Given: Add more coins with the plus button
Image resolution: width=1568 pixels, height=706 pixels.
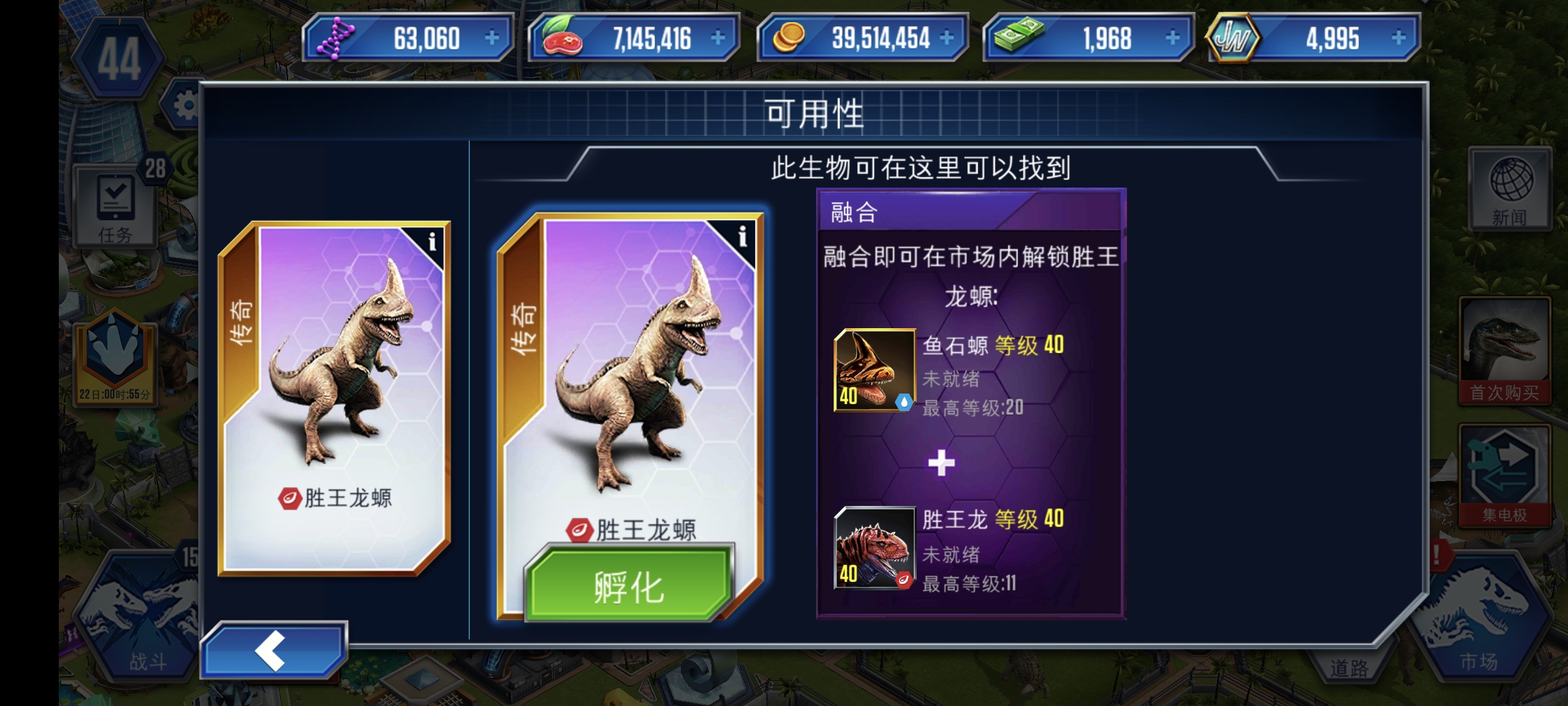Looking at the screenshot, I should (946, 38).
